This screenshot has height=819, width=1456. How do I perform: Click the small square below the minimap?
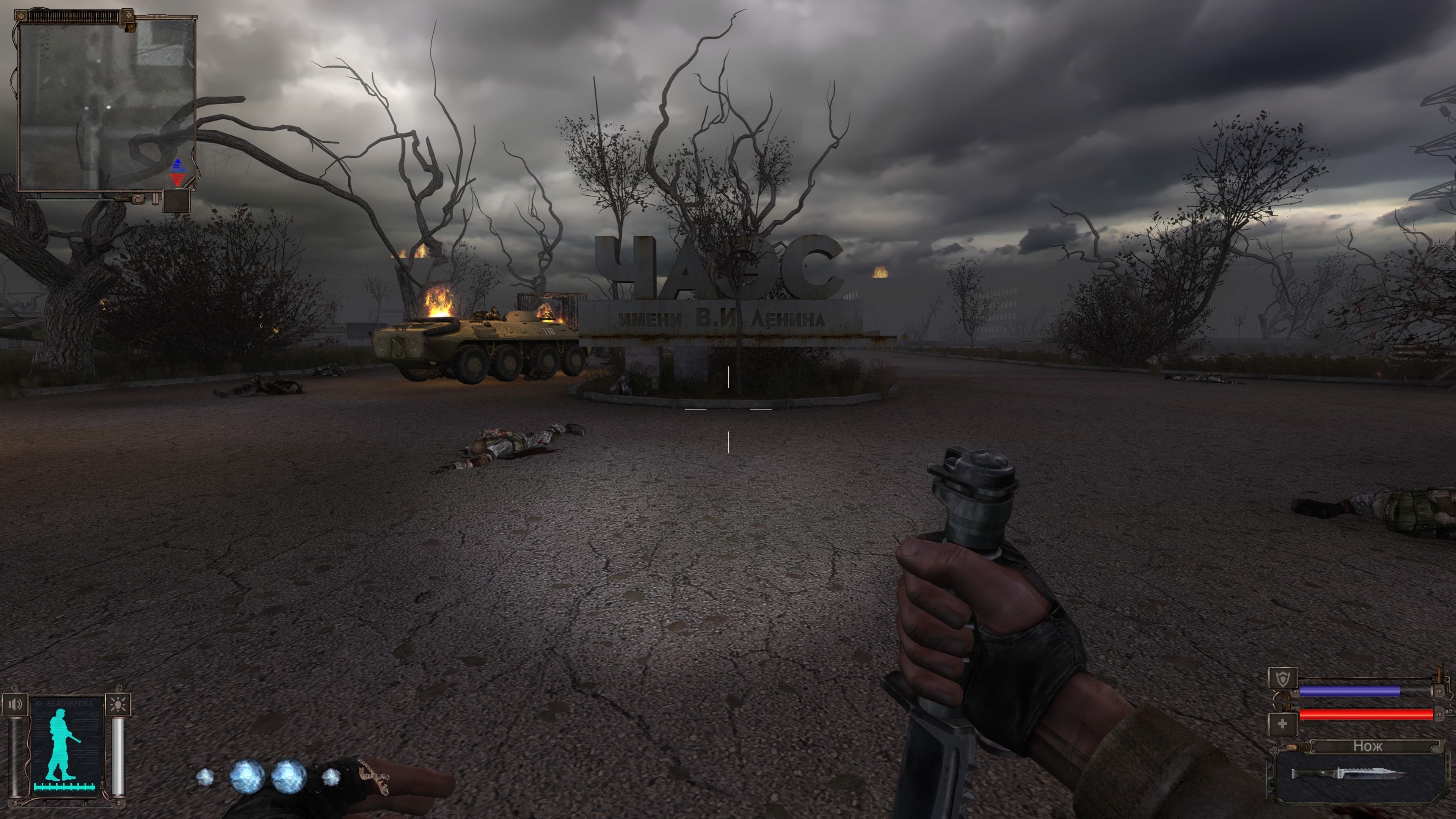(176, 201)
